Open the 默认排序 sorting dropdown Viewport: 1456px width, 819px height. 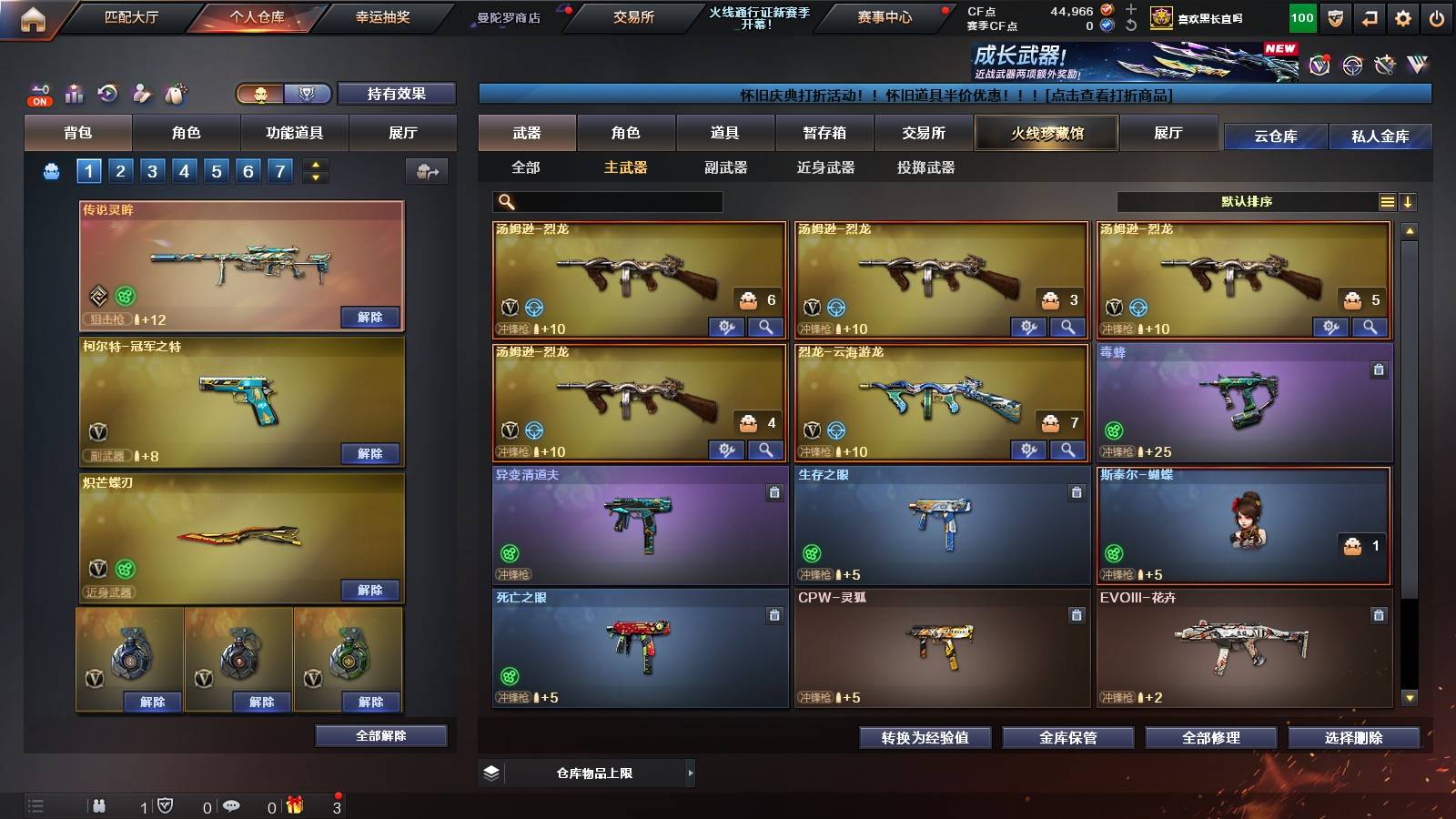tap(1247, 200)
